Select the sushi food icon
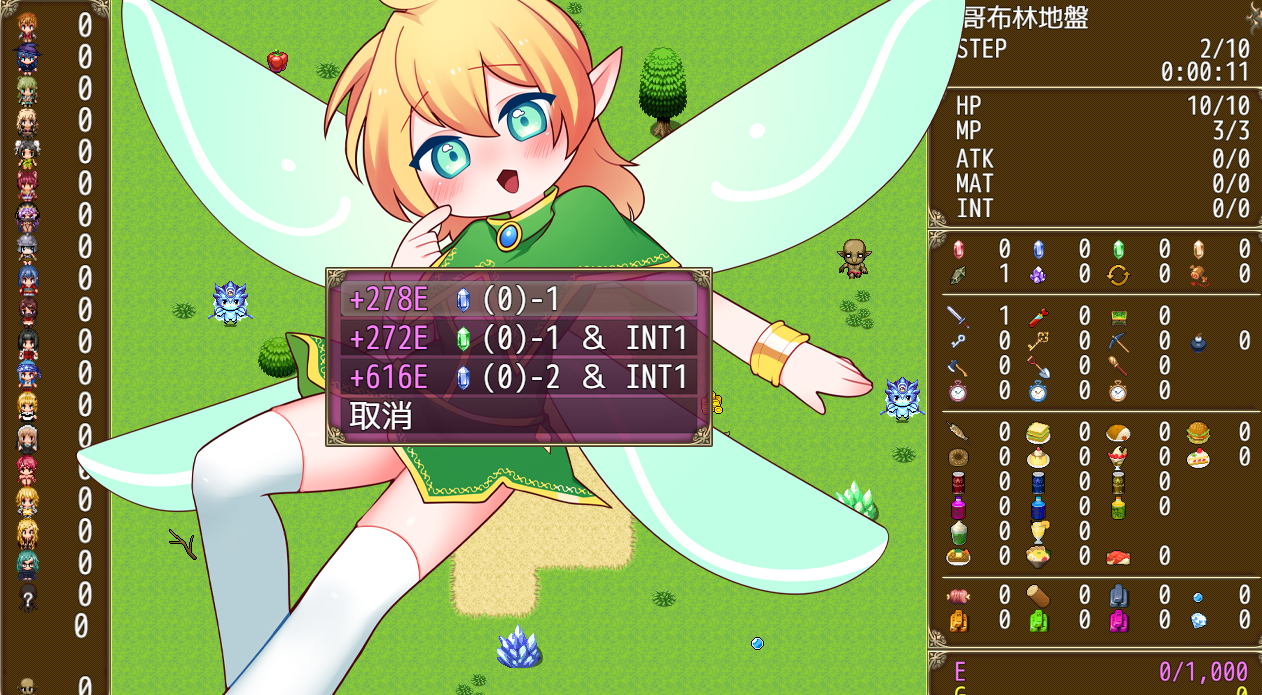This screenshot has width=1262, height=695. [x=1119, y=556]
